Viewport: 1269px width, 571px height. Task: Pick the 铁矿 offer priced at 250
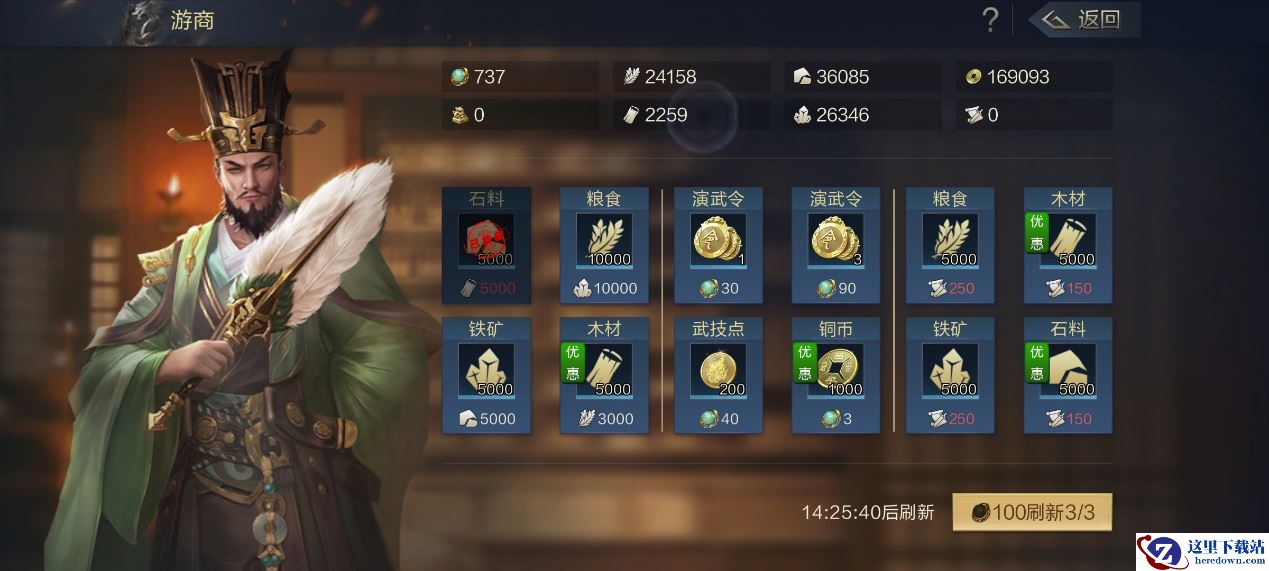(x=950, y=375)
